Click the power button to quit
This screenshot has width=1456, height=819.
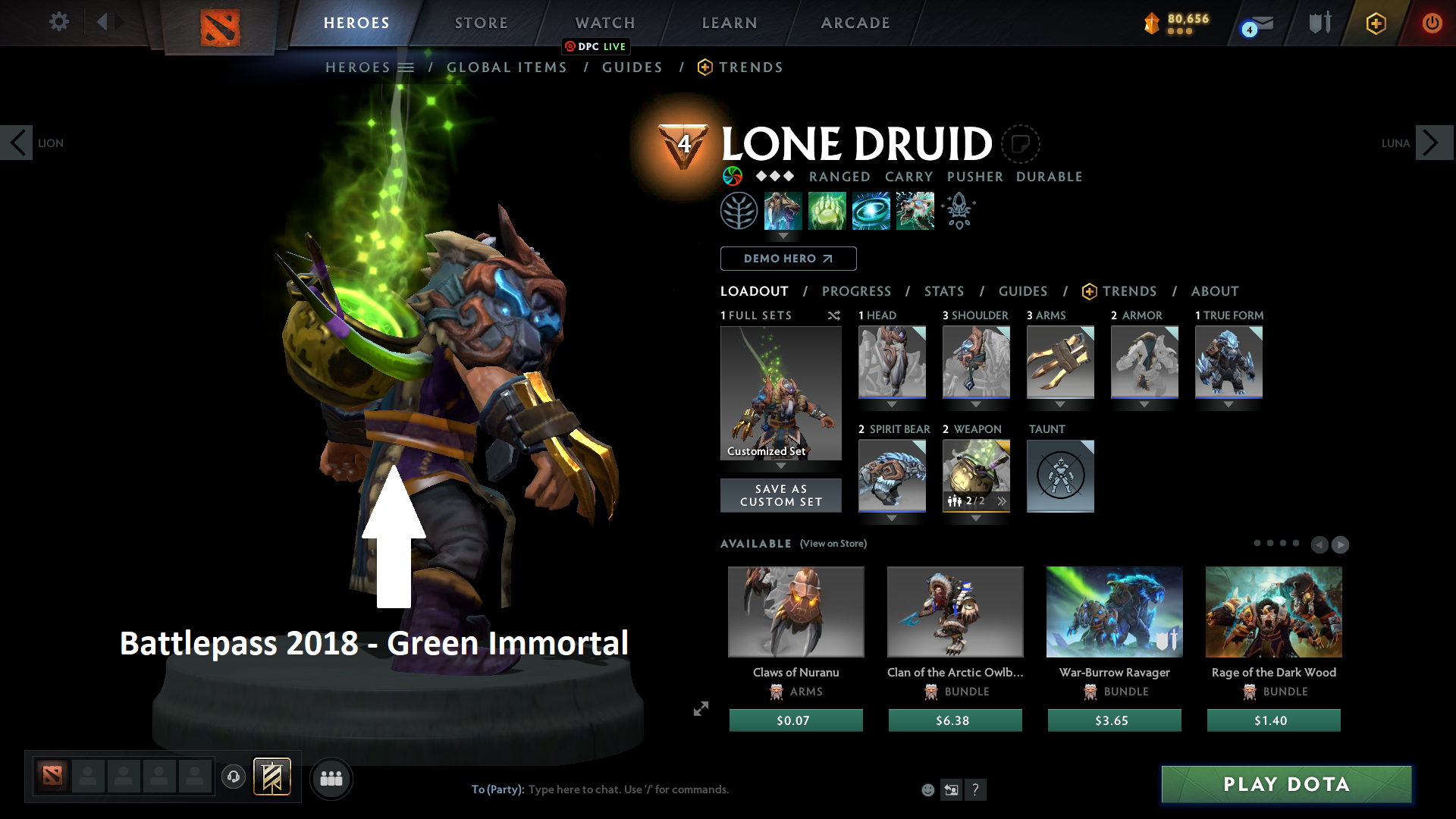tap(1432, 23)
